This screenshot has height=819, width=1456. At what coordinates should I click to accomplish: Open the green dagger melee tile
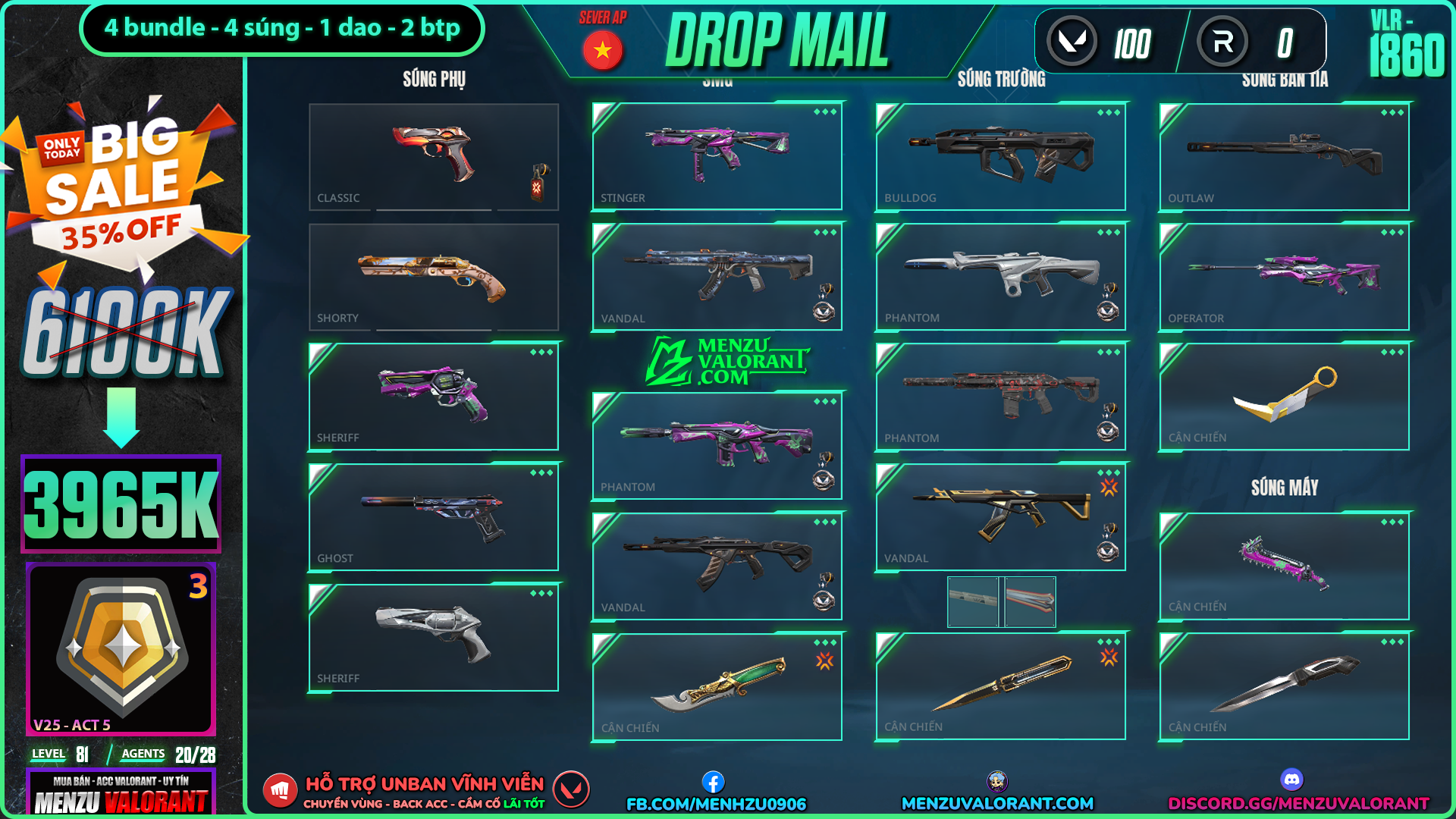717,687
